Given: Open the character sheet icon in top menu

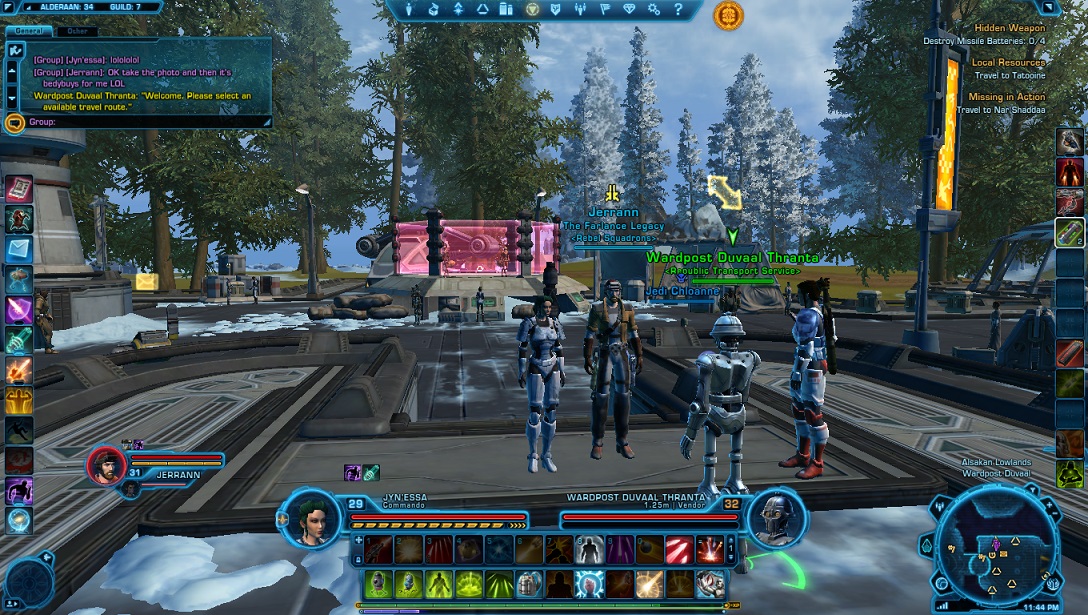Looking at the screenshot, I should [x=408, y=10].
